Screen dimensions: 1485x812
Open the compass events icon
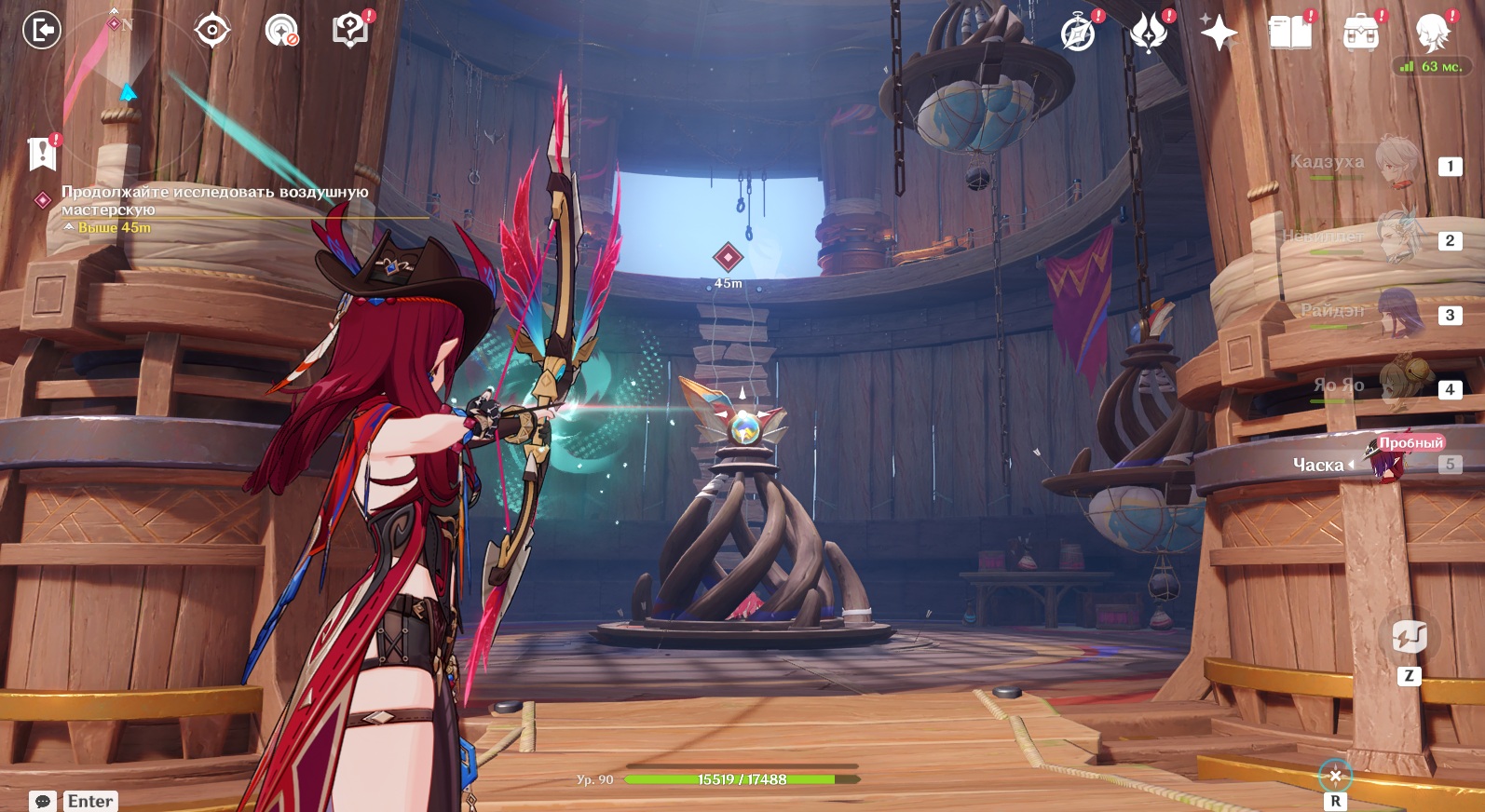1079,34
